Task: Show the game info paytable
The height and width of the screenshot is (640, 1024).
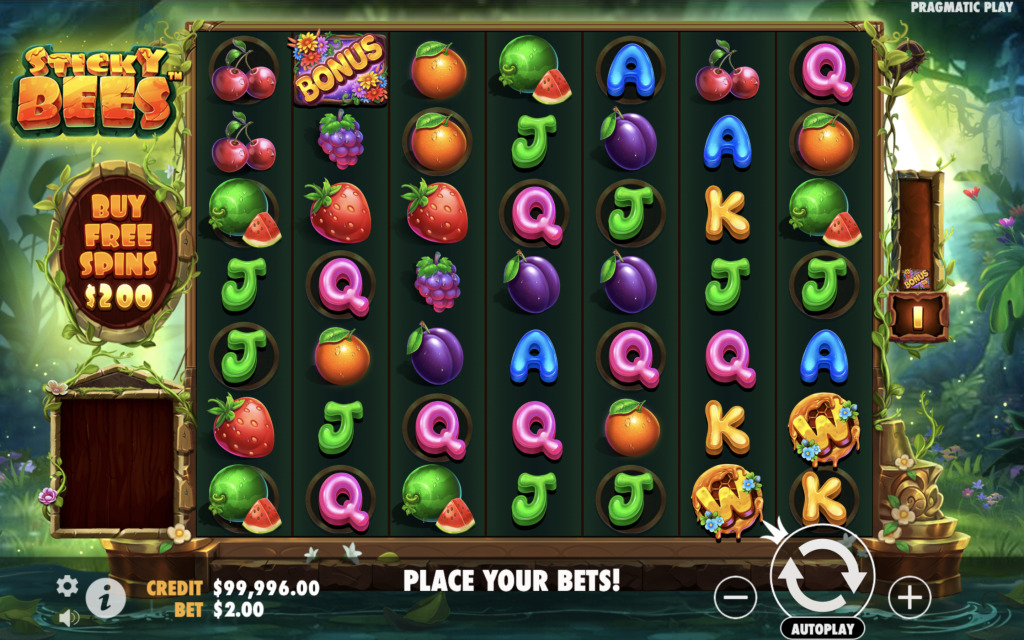Action: (x=105, y=598)
